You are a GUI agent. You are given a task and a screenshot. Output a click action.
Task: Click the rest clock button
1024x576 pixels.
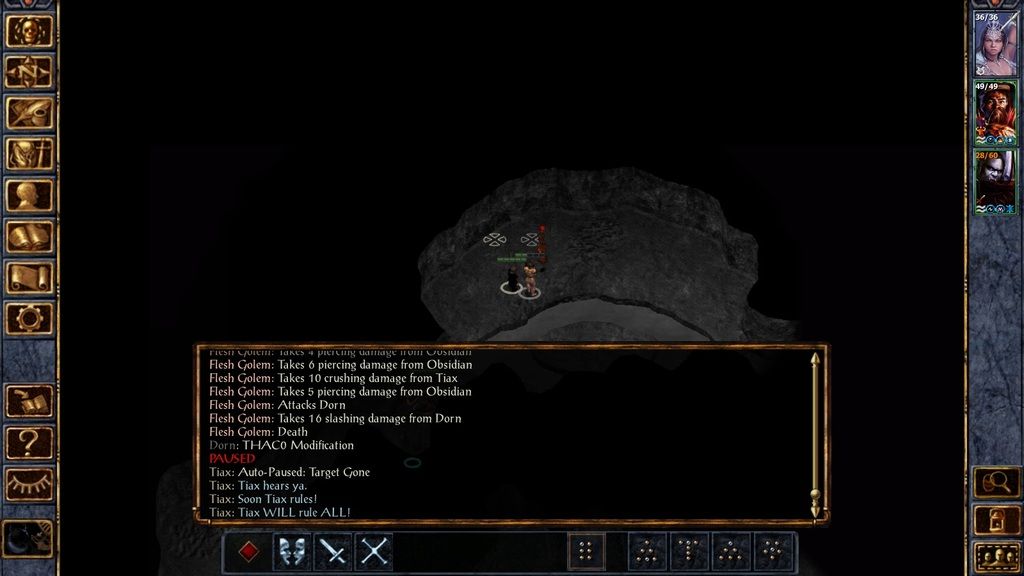pos(27,538)
